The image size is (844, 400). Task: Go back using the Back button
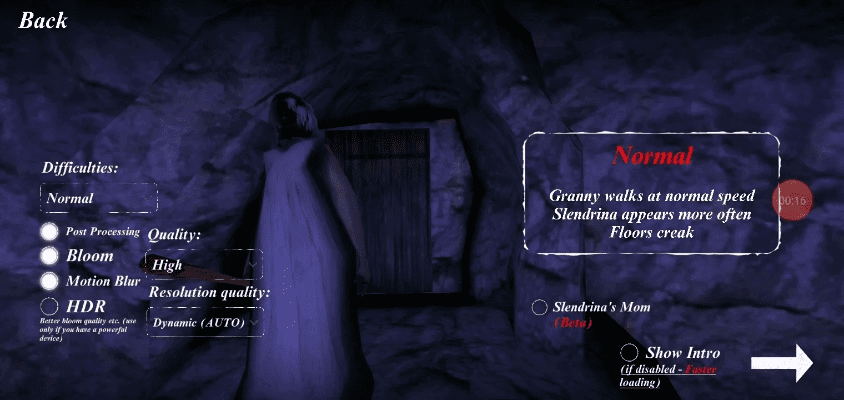[x=43, y=19]
